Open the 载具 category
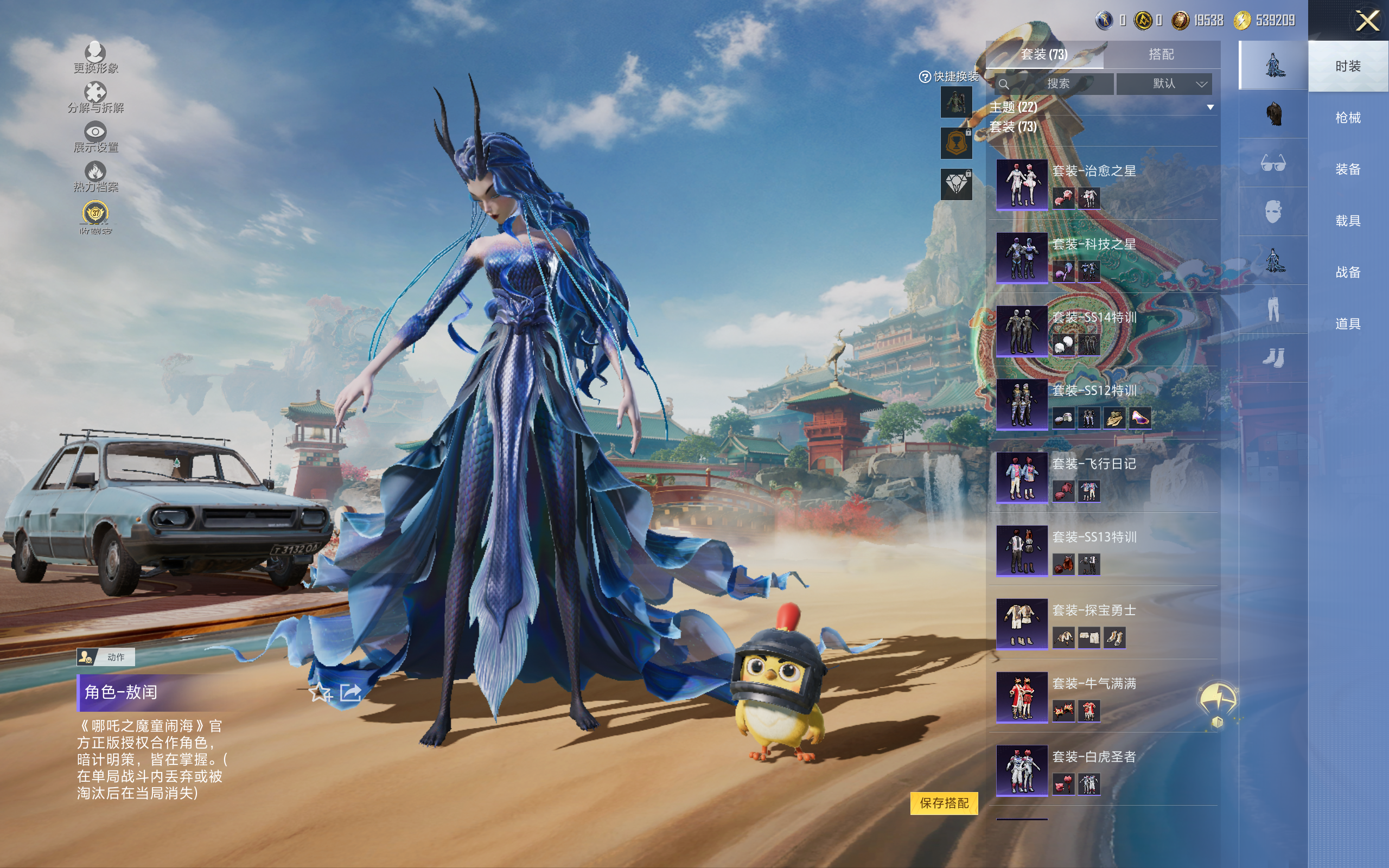Viewport: 1389px width, 868px height. click(1347, 220)
